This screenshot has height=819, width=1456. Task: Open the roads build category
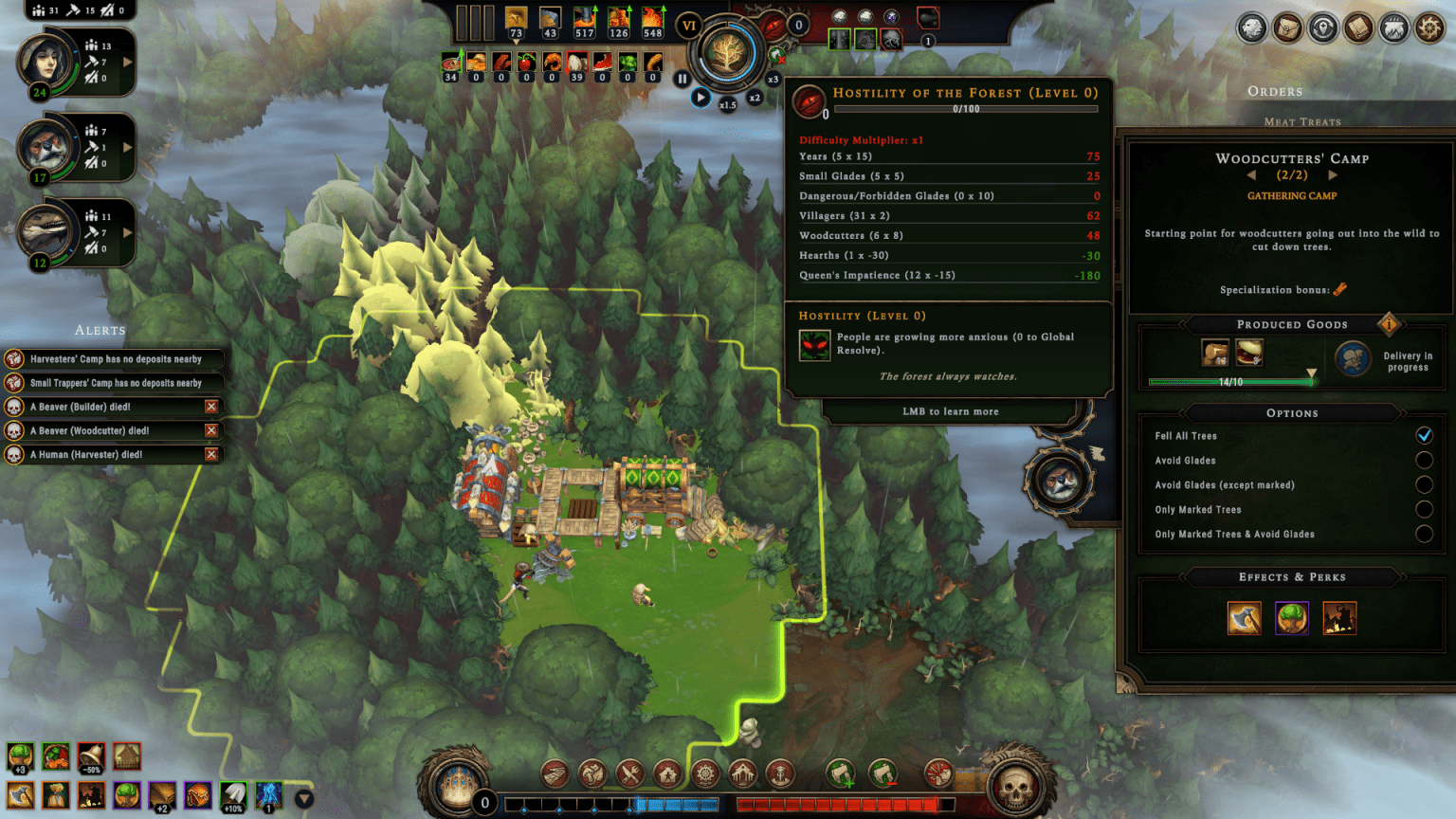pyautogui.click(x=555, y=774)
